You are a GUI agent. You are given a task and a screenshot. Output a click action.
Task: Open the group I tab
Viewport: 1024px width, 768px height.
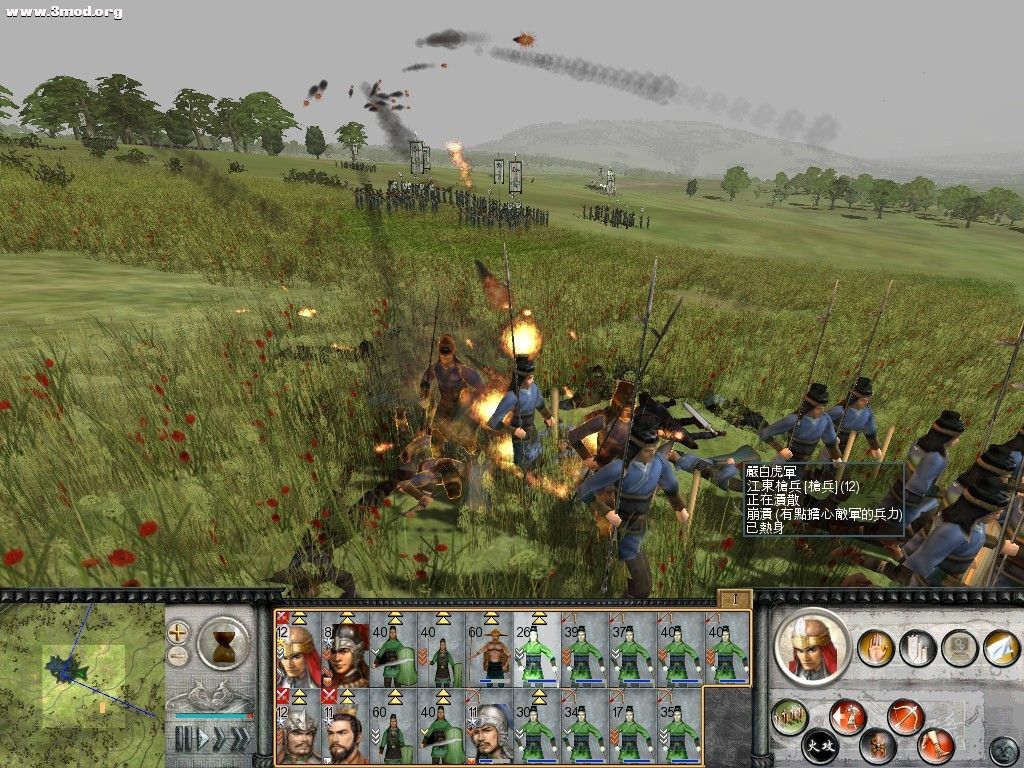coord(734,599)
